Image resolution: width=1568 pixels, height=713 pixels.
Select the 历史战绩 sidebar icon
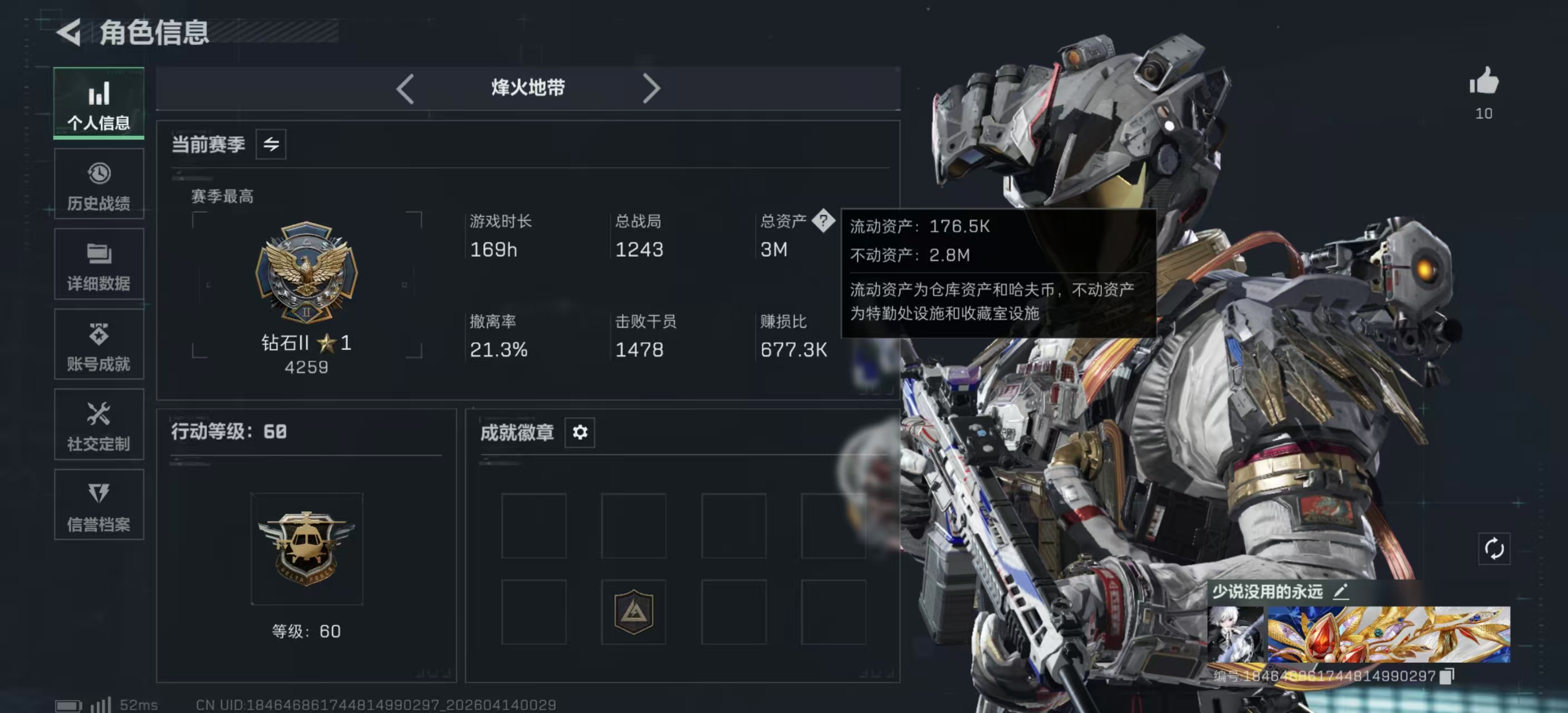[99, 183]
